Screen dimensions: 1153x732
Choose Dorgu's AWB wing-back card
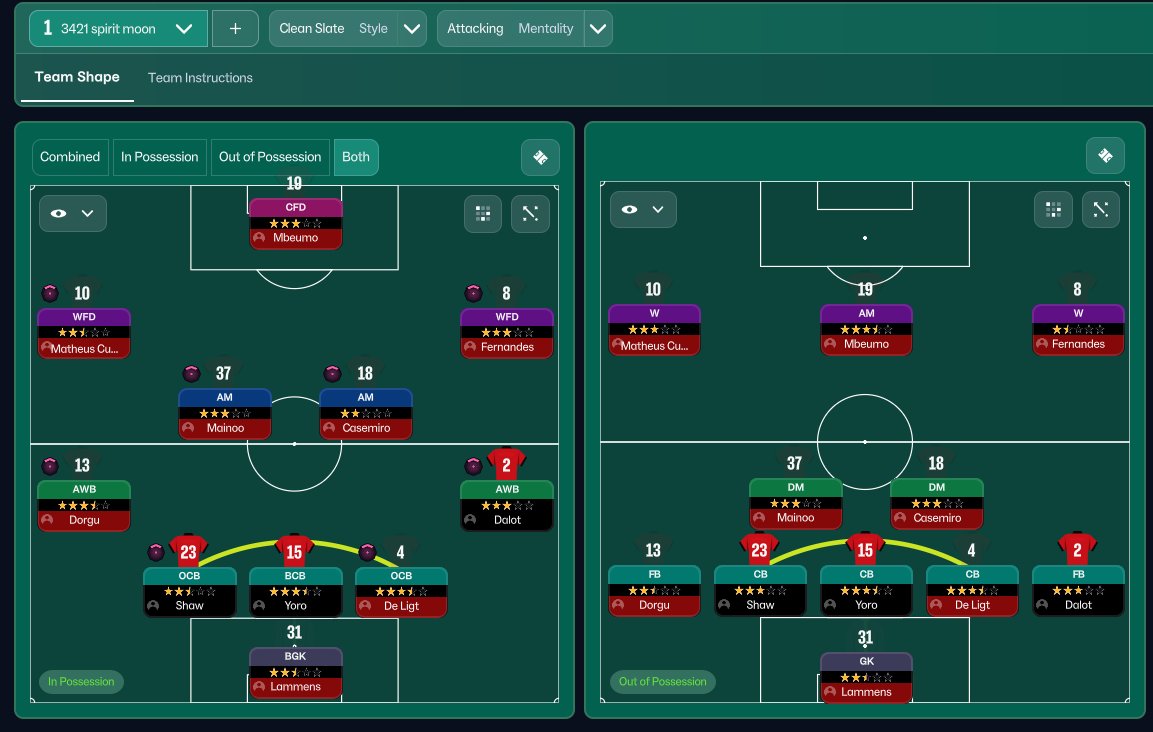pos(84,505)
